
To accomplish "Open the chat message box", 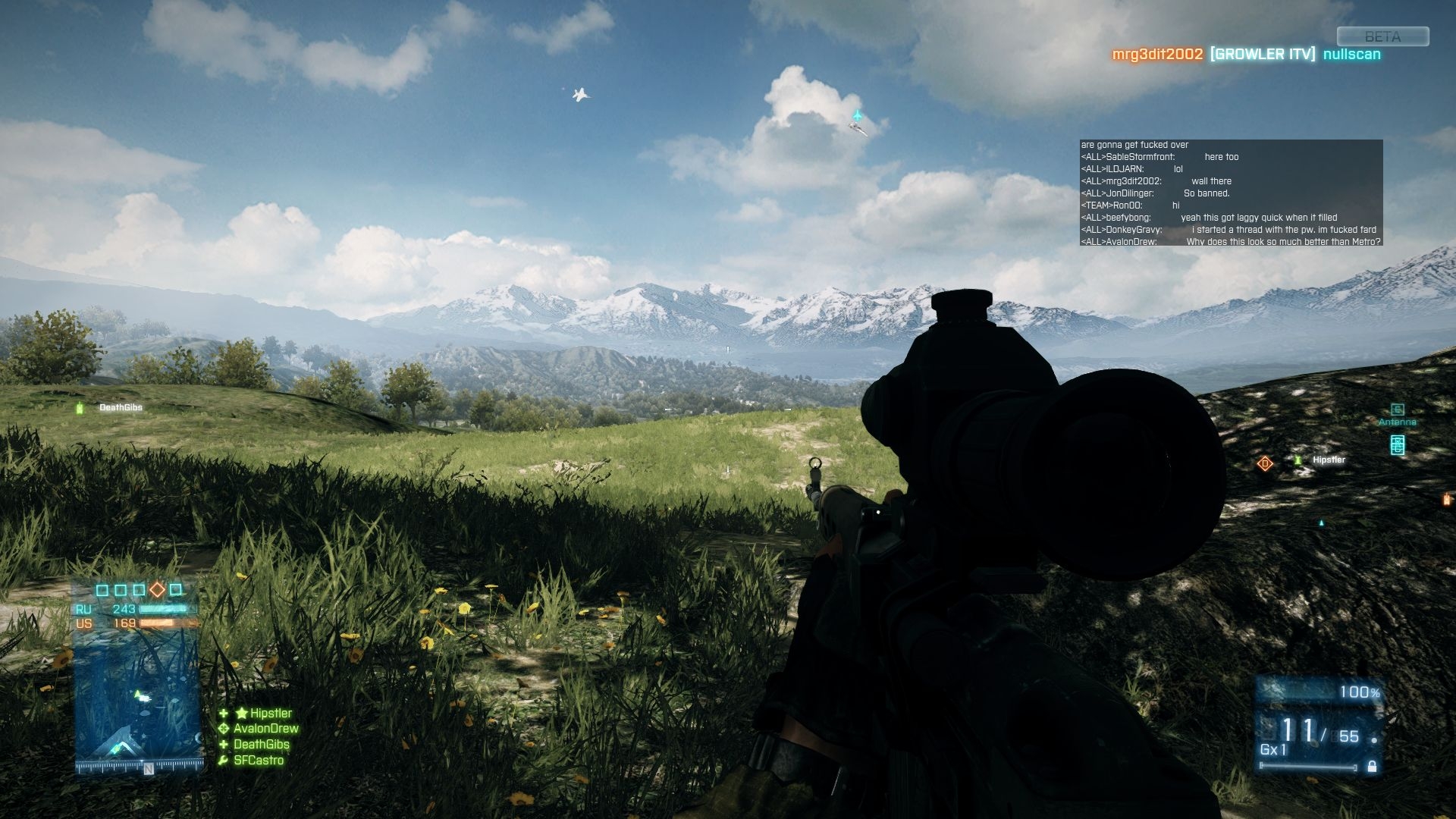I will (1231, 193).
